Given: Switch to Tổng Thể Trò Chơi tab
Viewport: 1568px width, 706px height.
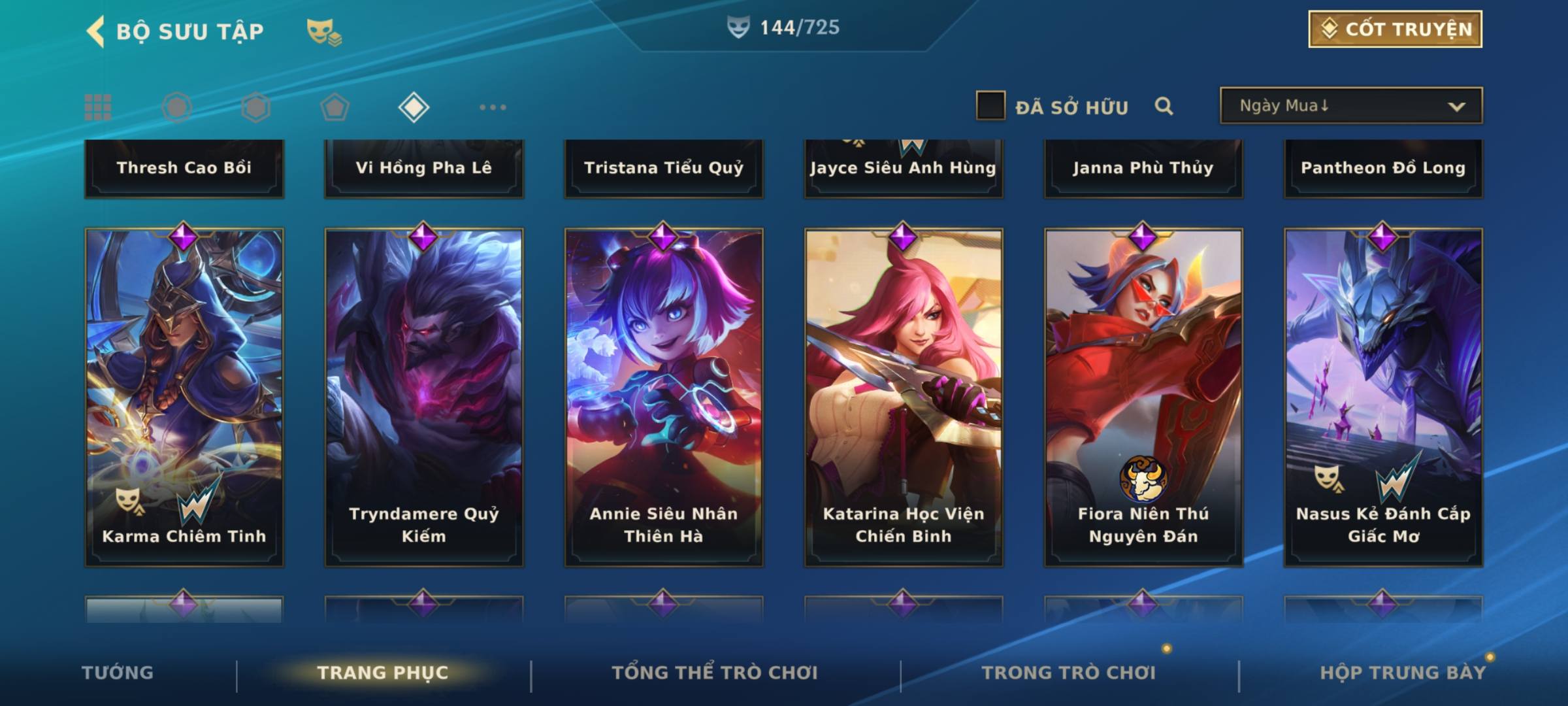Looking at the screenshot, I should pos(715,673).
